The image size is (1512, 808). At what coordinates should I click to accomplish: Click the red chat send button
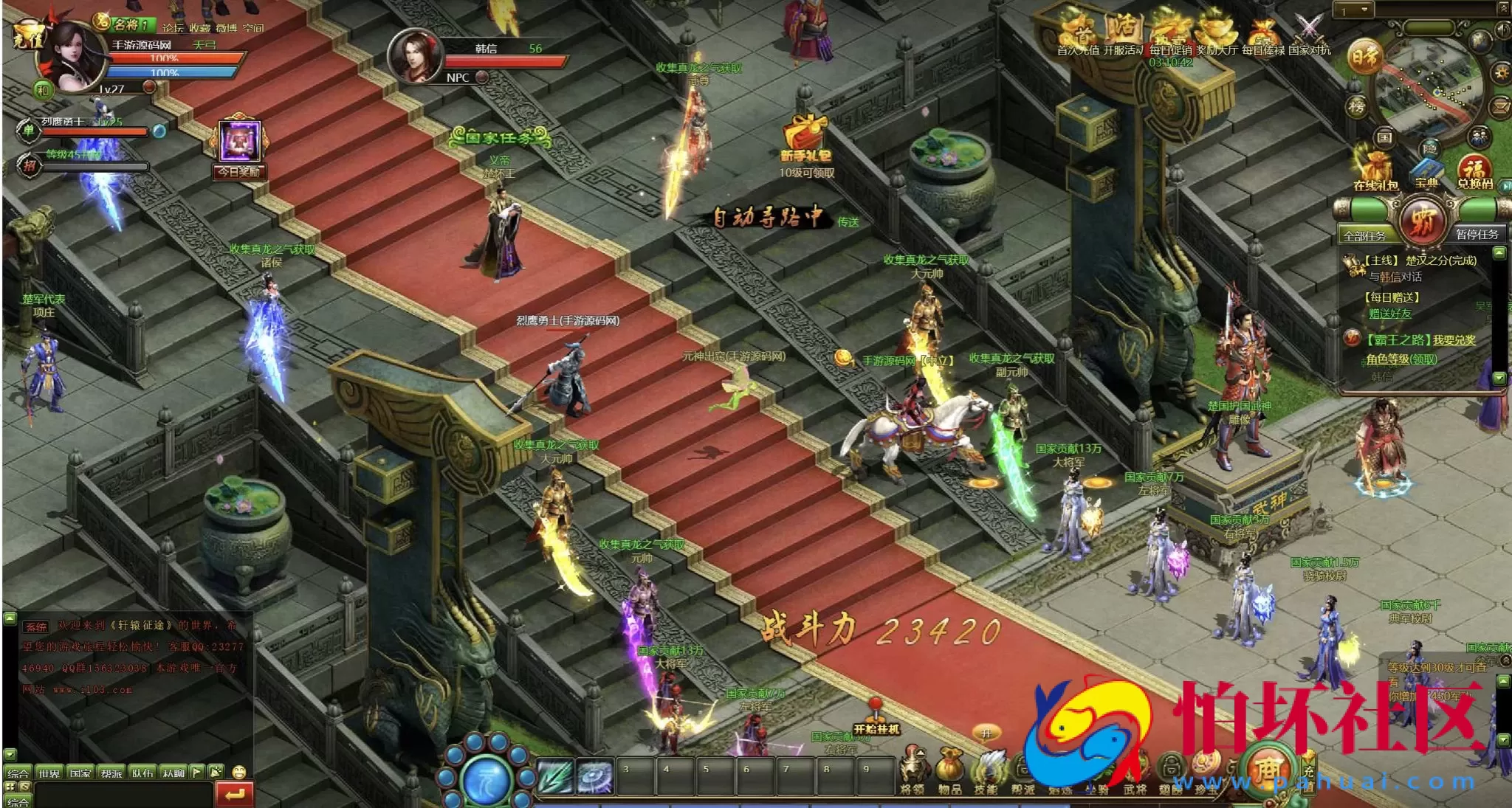pyautogui.click(x=235, y=794)
